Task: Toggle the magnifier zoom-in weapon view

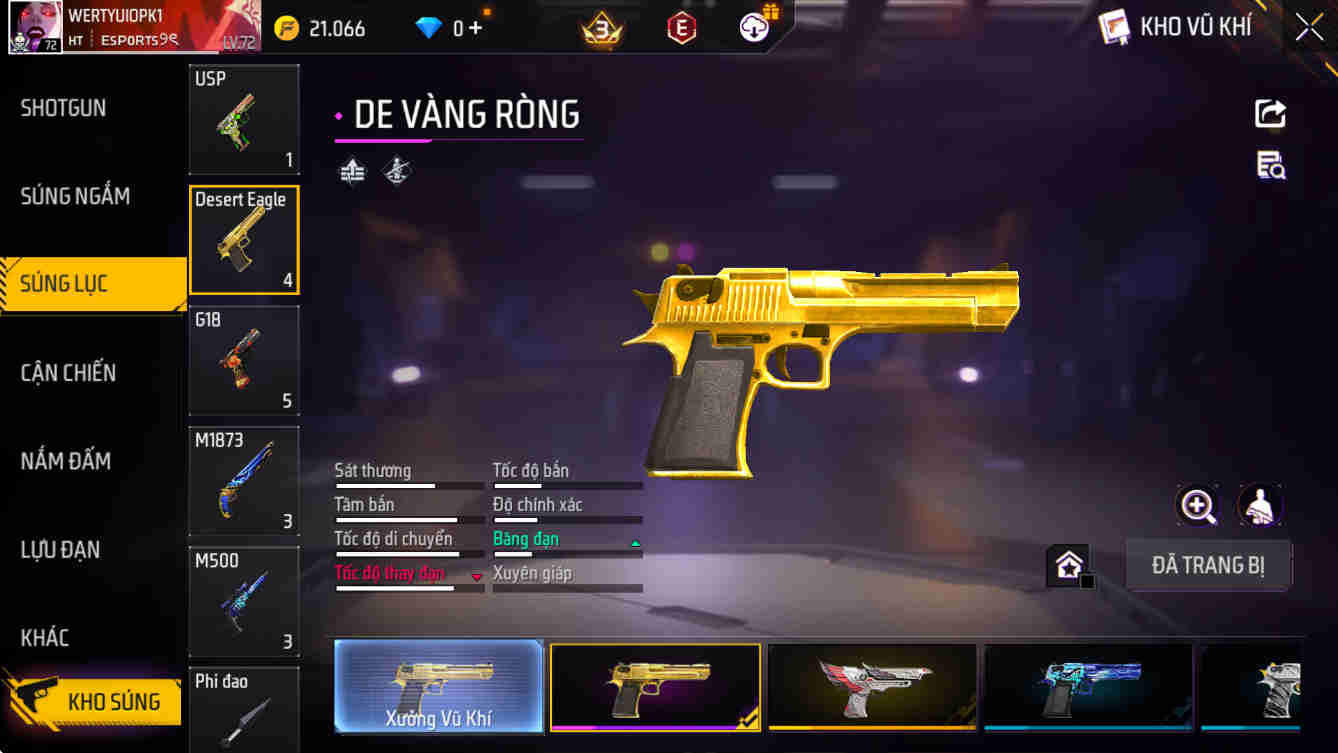Action: click(1198, 507)
